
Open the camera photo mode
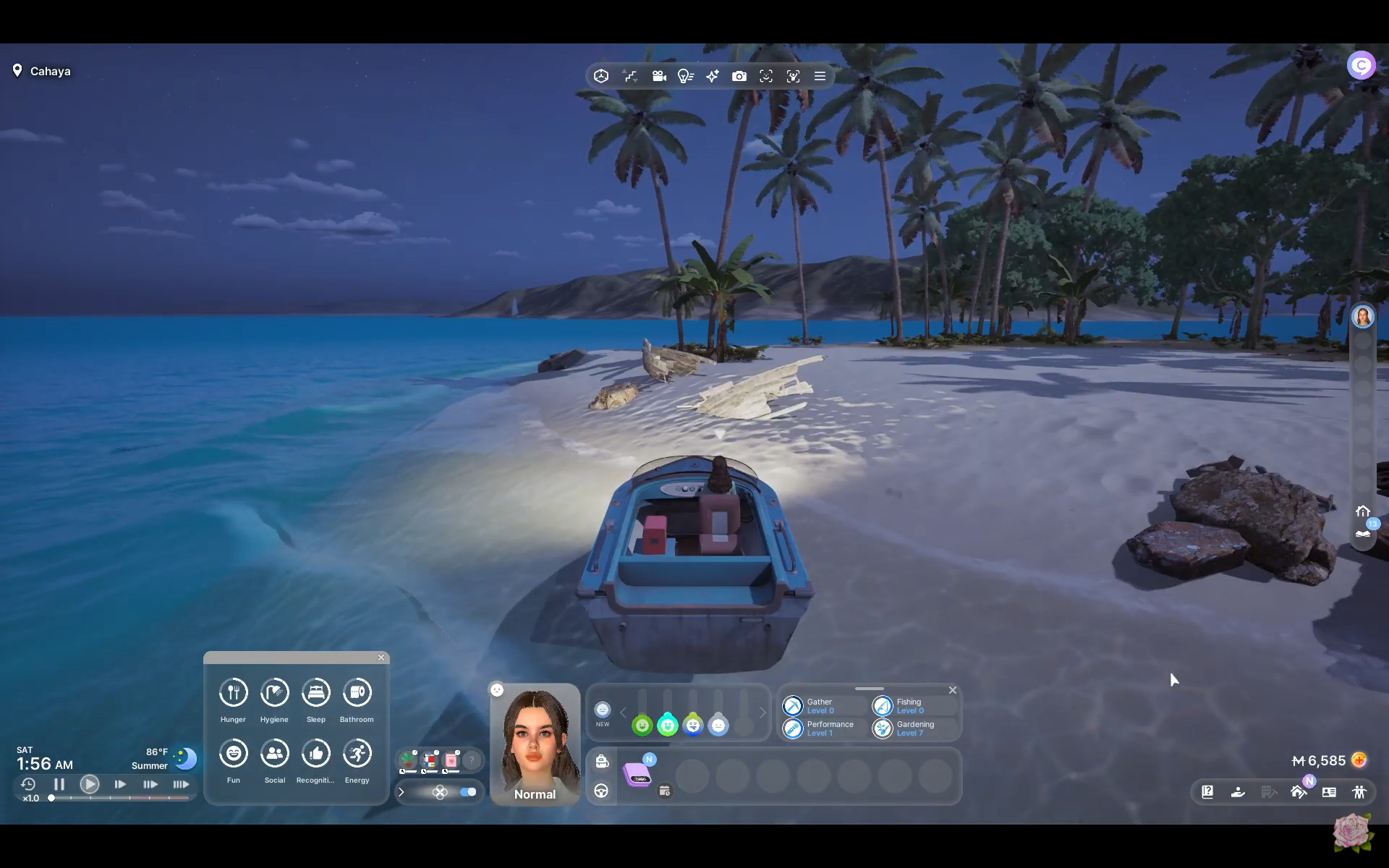(739, 76)
